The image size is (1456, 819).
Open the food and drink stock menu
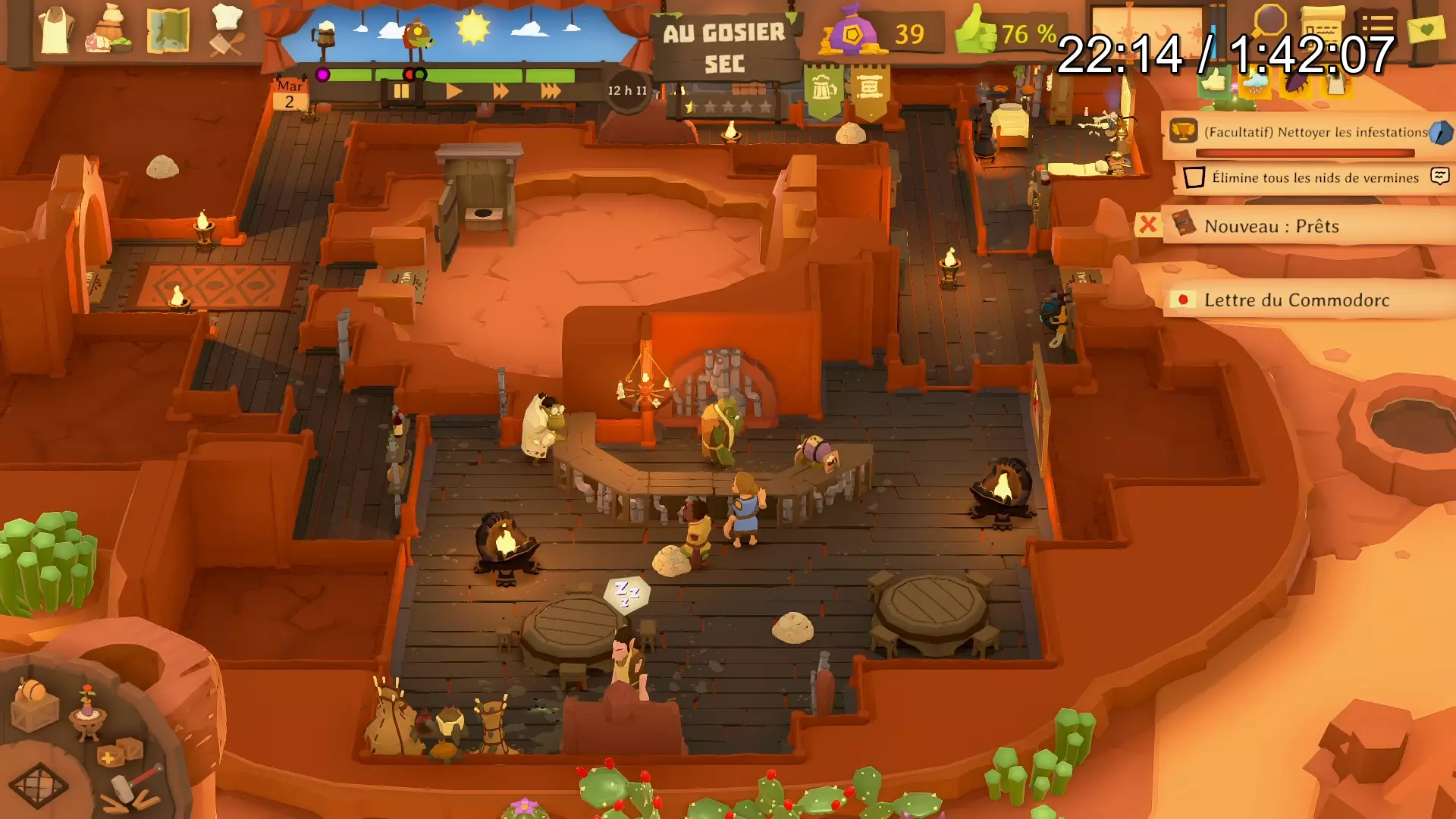pyautogui.click(x=111, y=31)
